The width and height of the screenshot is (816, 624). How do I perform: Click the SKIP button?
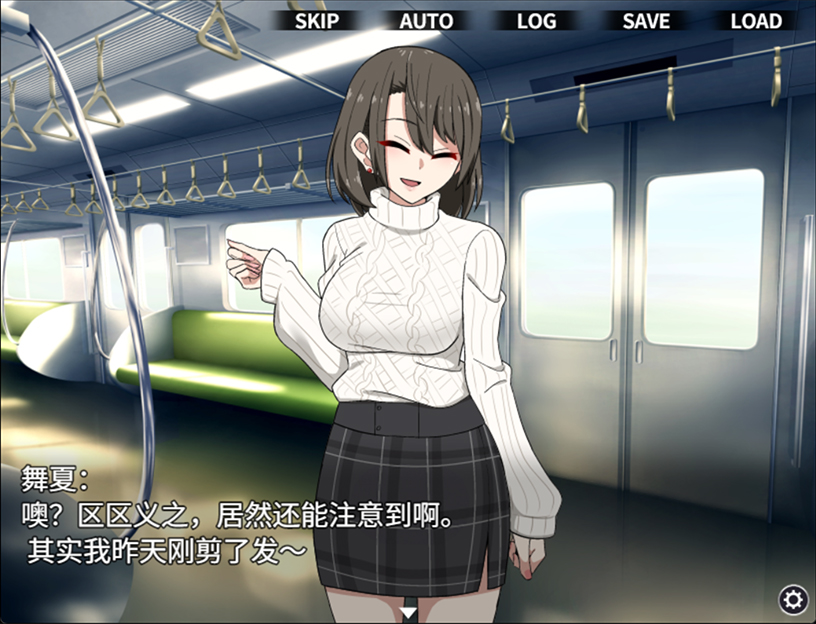pos(317,21)
